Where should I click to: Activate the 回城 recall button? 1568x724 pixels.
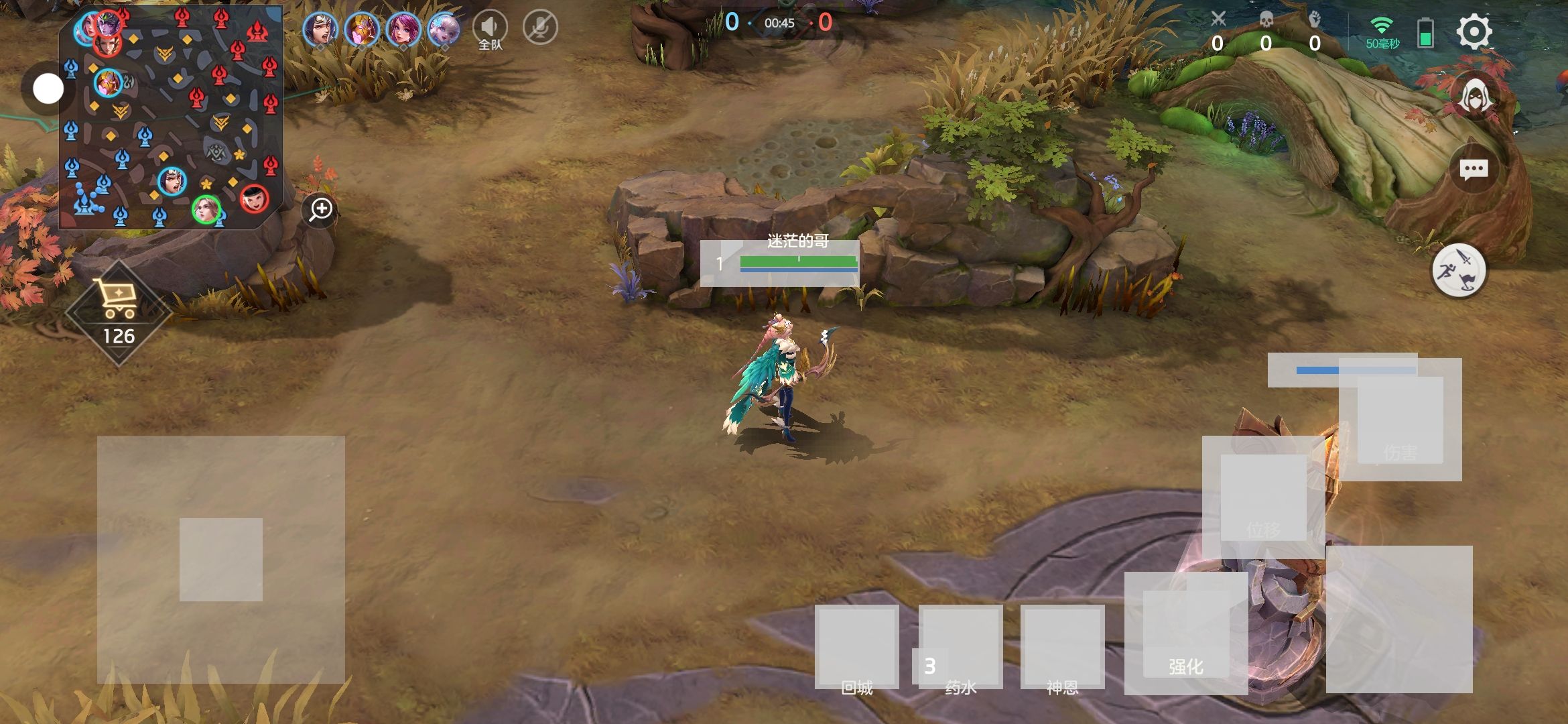pyautogui.click(x=856, y=647)
